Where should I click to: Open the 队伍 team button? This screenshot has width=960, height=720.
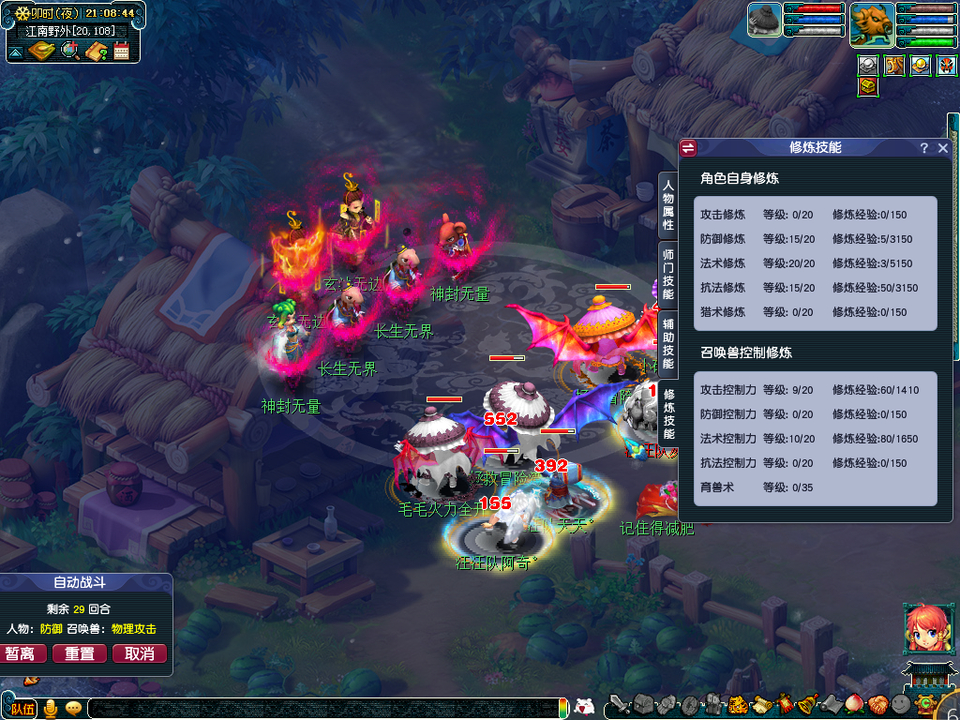(x=20, y=709)
